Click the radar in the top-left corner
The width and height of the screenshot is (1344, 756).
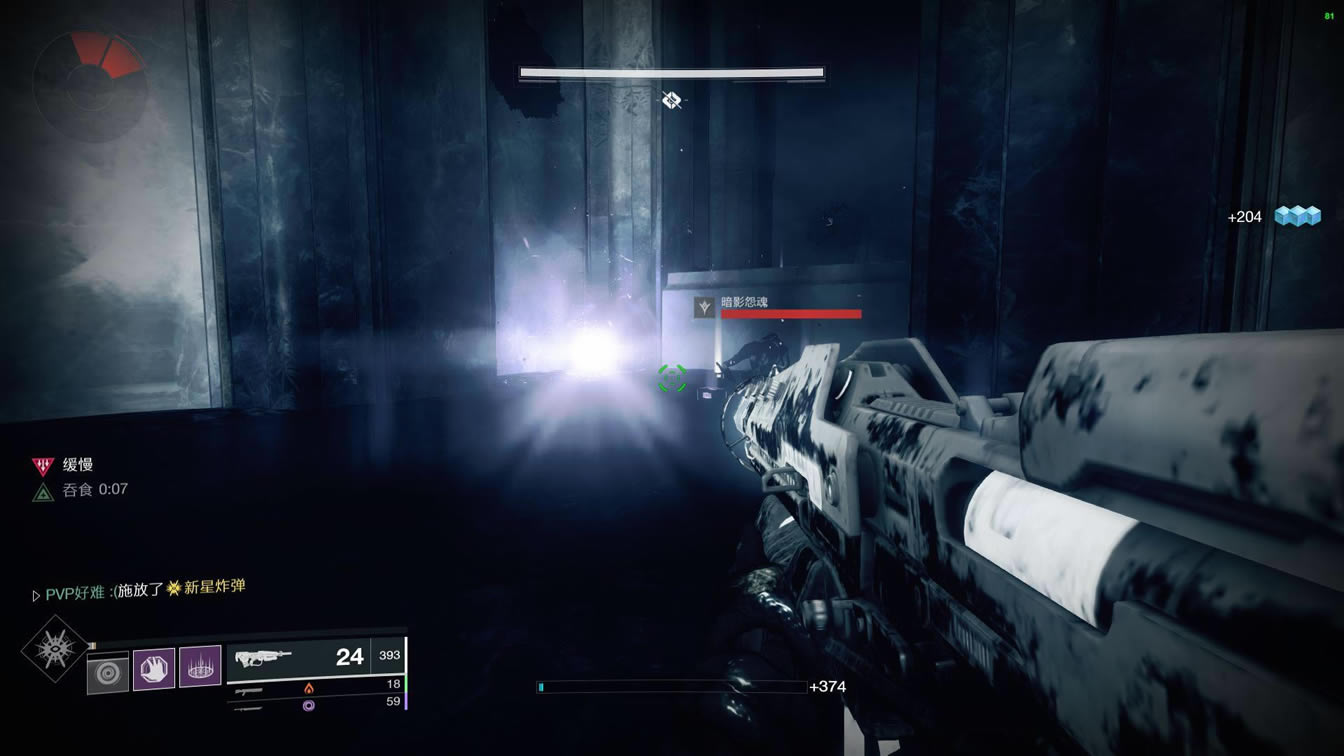click(x=90, y=86)
